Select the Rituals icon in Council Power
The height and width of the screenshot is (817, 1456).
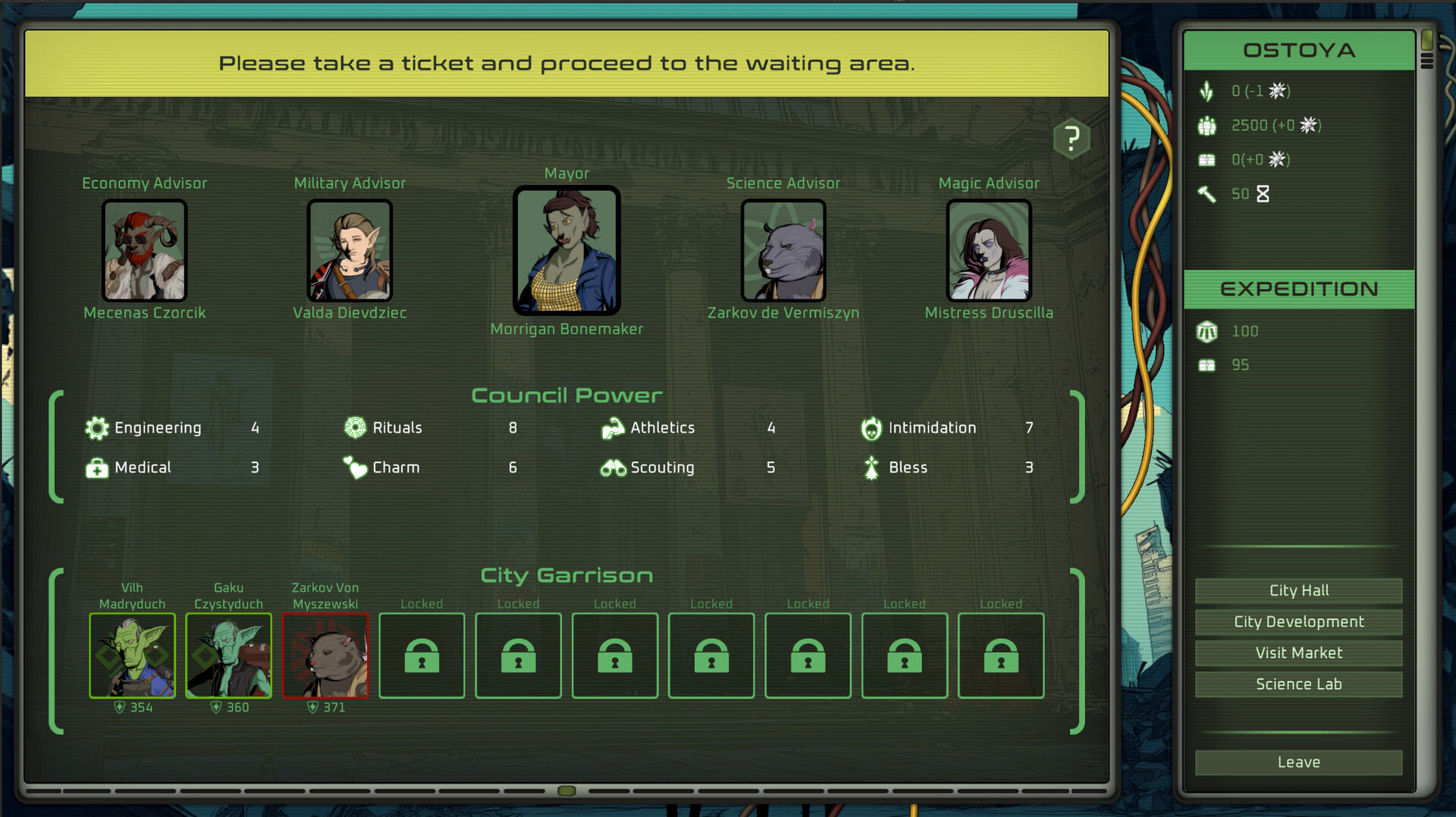[354, 427]
